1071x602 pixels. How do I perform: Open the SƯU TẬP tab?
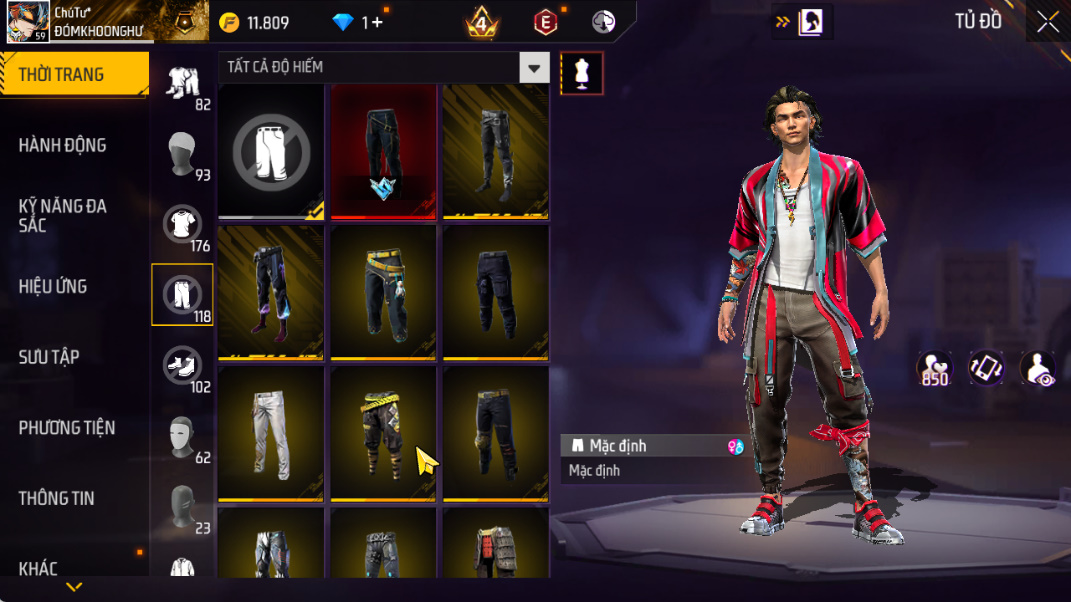tap(49, 357)
